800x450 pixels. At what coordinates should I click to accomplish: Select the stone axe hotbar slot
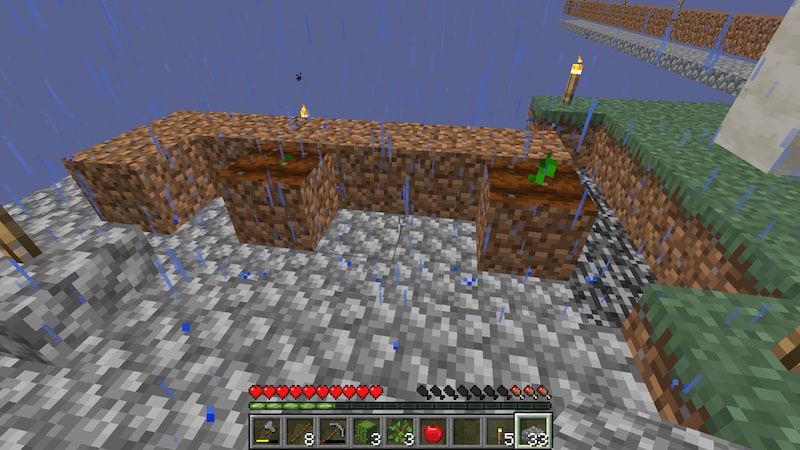tap(265, 432)
